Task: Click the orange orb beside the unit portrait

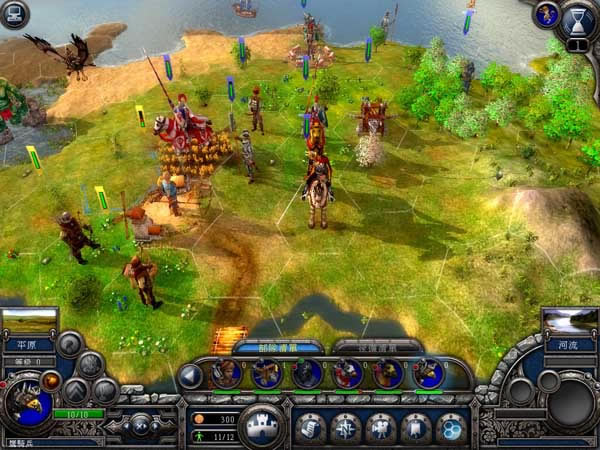Action: (50, 380)
